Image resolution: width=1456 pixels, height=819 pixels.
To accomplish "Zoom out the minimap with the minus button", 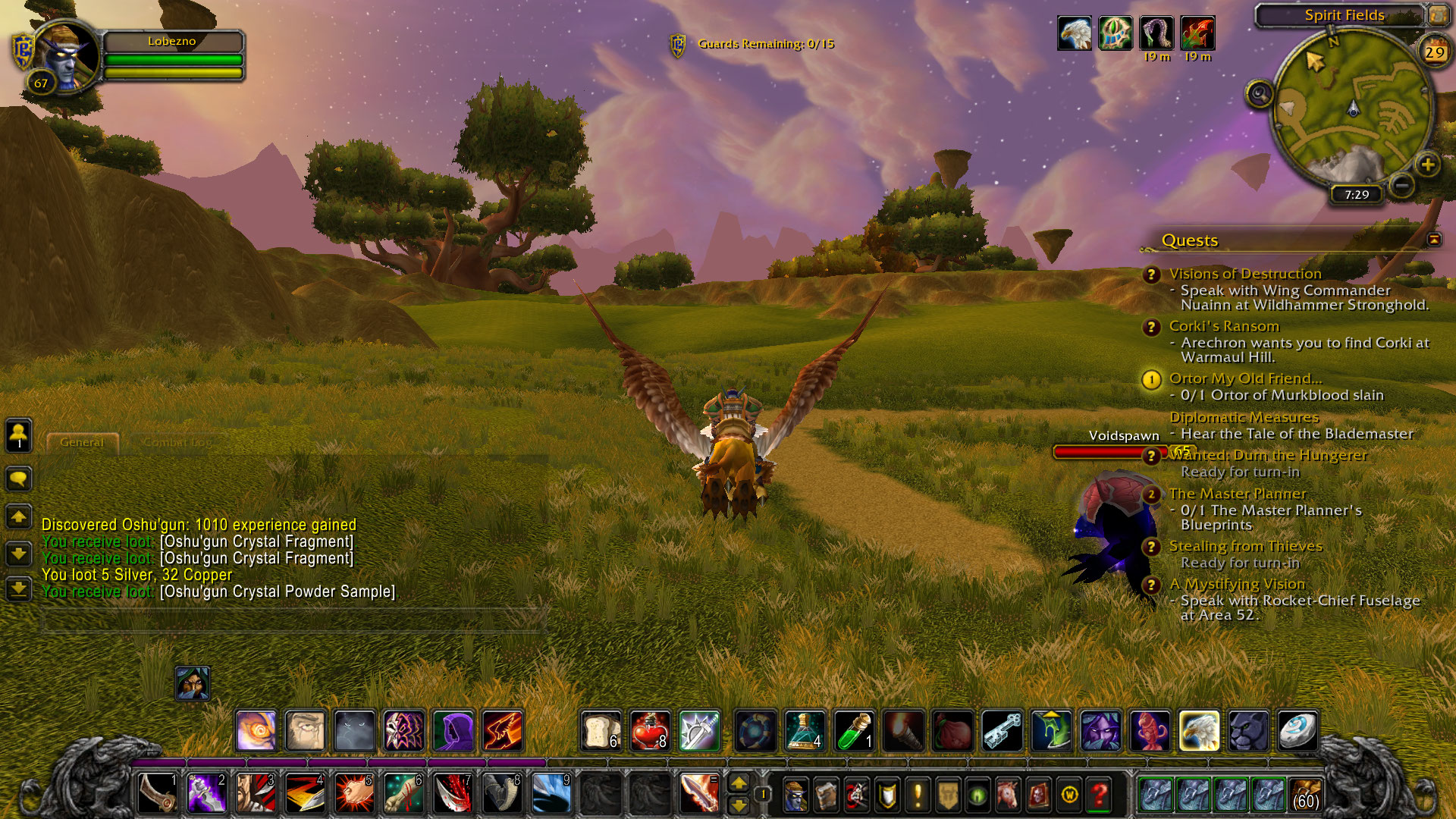I will [x=1402, y=184].
